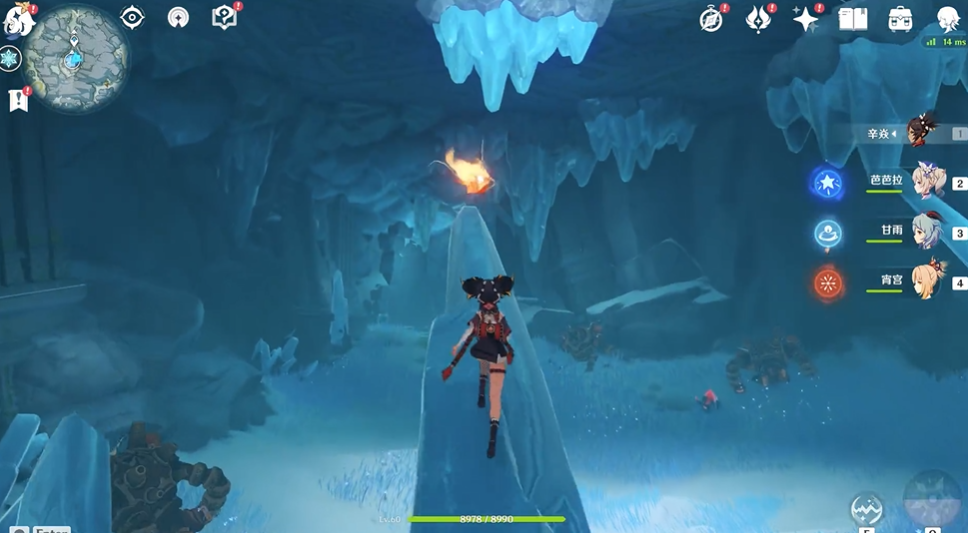
Task: Open the compass events icon
Action: pos(711,19)
